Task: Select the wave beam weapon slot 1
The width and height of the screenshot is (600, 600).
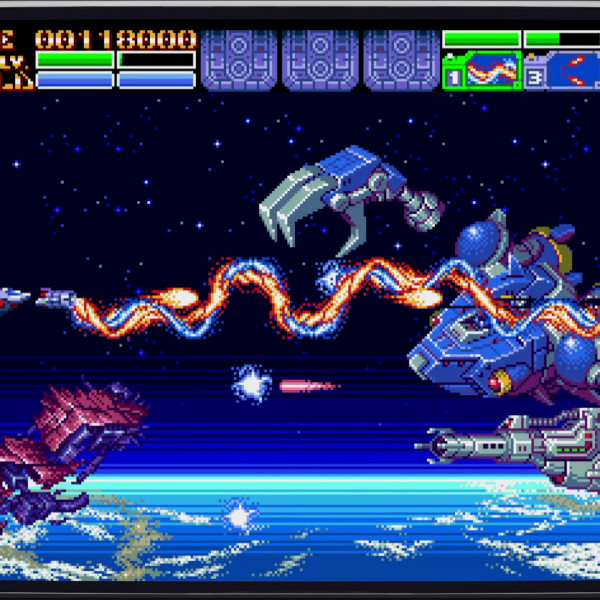Action: [x=482, y=71]
